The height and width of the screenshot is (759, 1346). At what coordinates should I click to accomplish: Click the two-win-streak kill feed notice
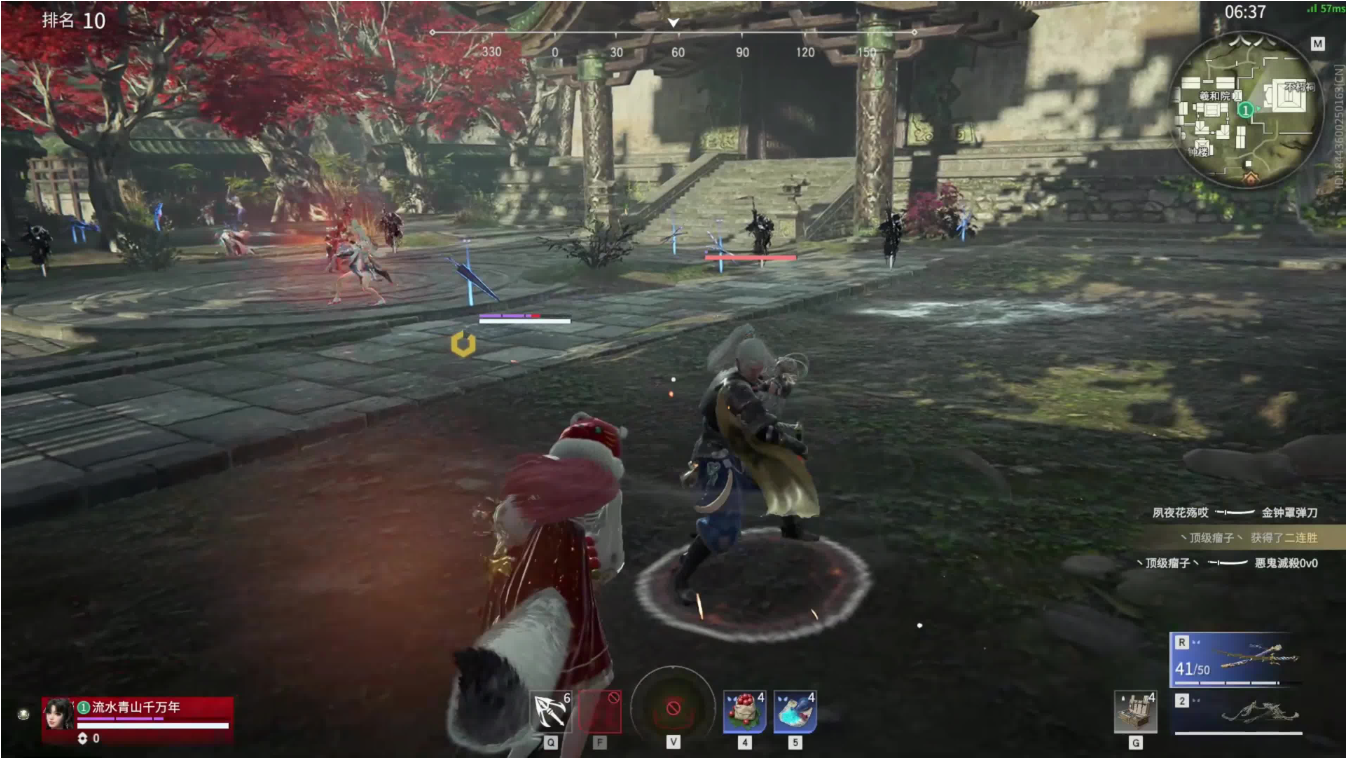coord(1243,538)
